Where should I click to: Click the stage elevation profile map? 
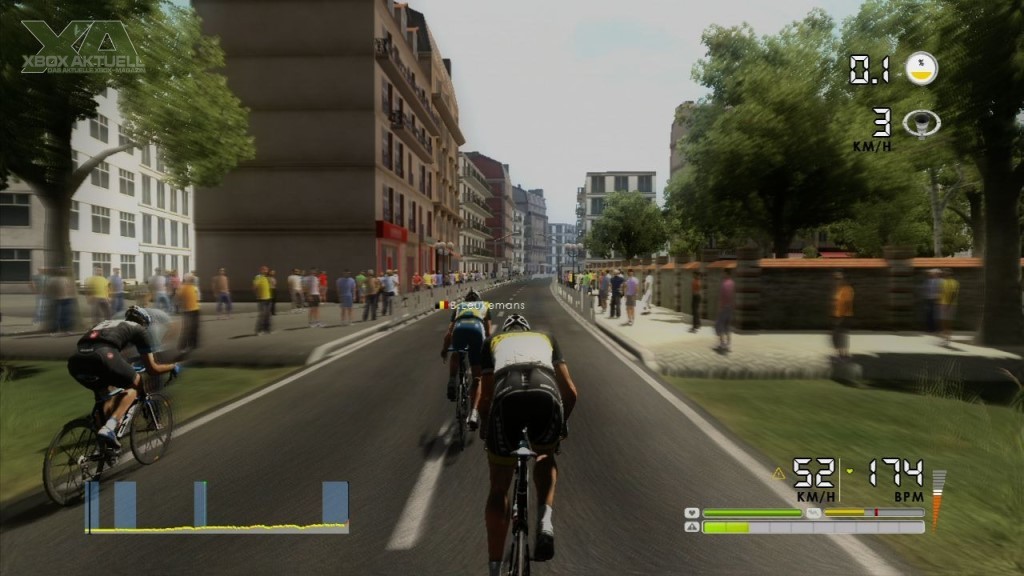tap(217, 507)
